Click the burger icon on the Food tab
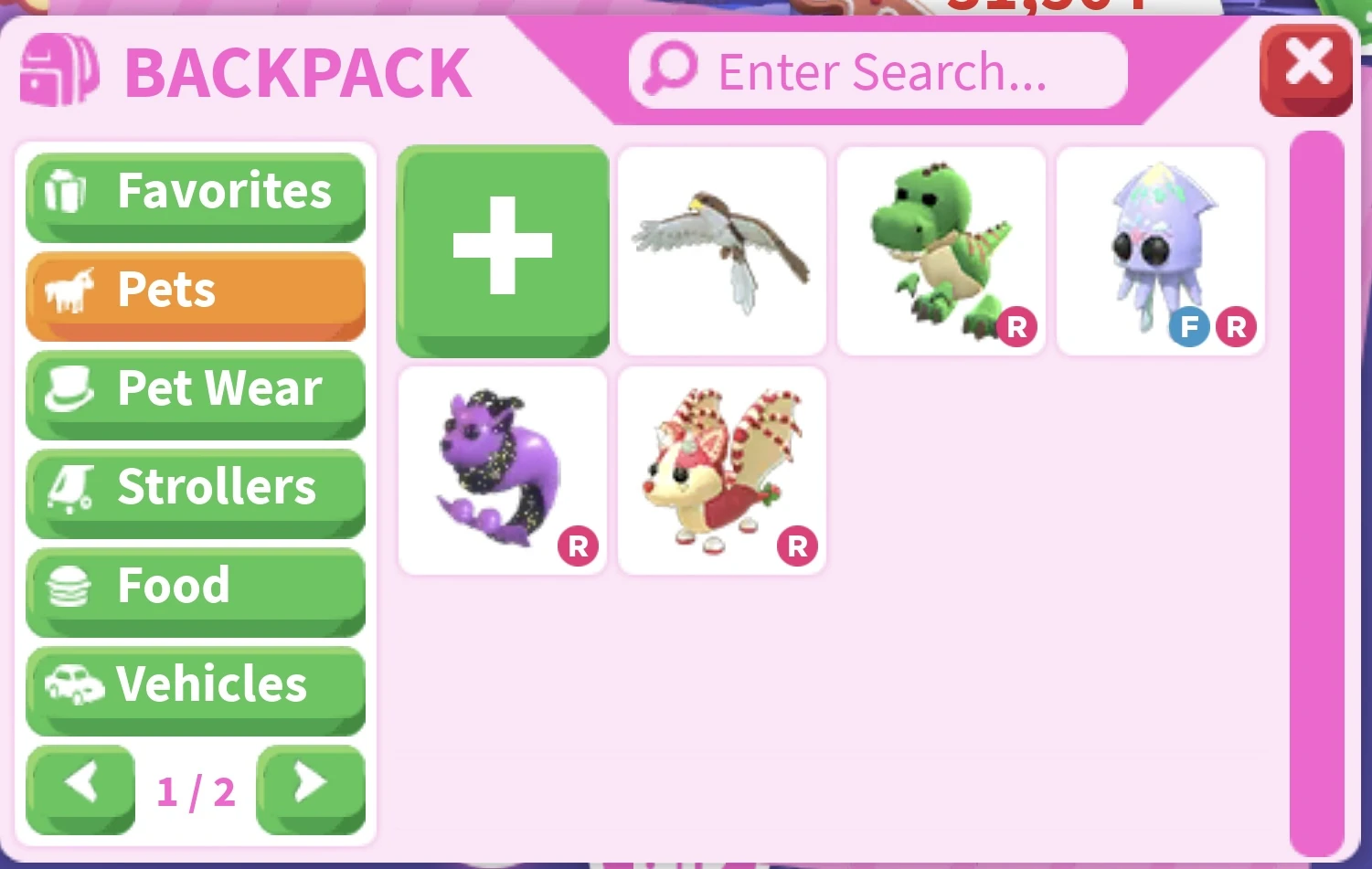This screenshot has width=1372, height=869. click(69, 585)
